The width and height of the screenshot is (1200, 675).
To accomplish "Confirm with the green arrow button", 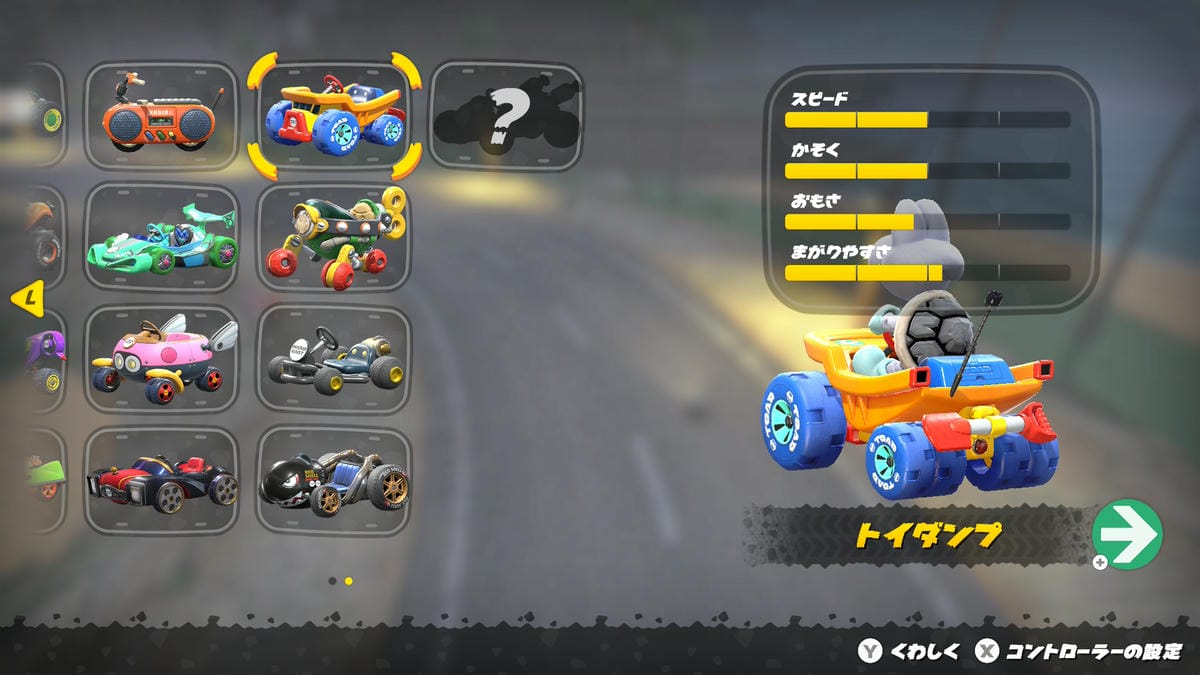I will 1127,534.
